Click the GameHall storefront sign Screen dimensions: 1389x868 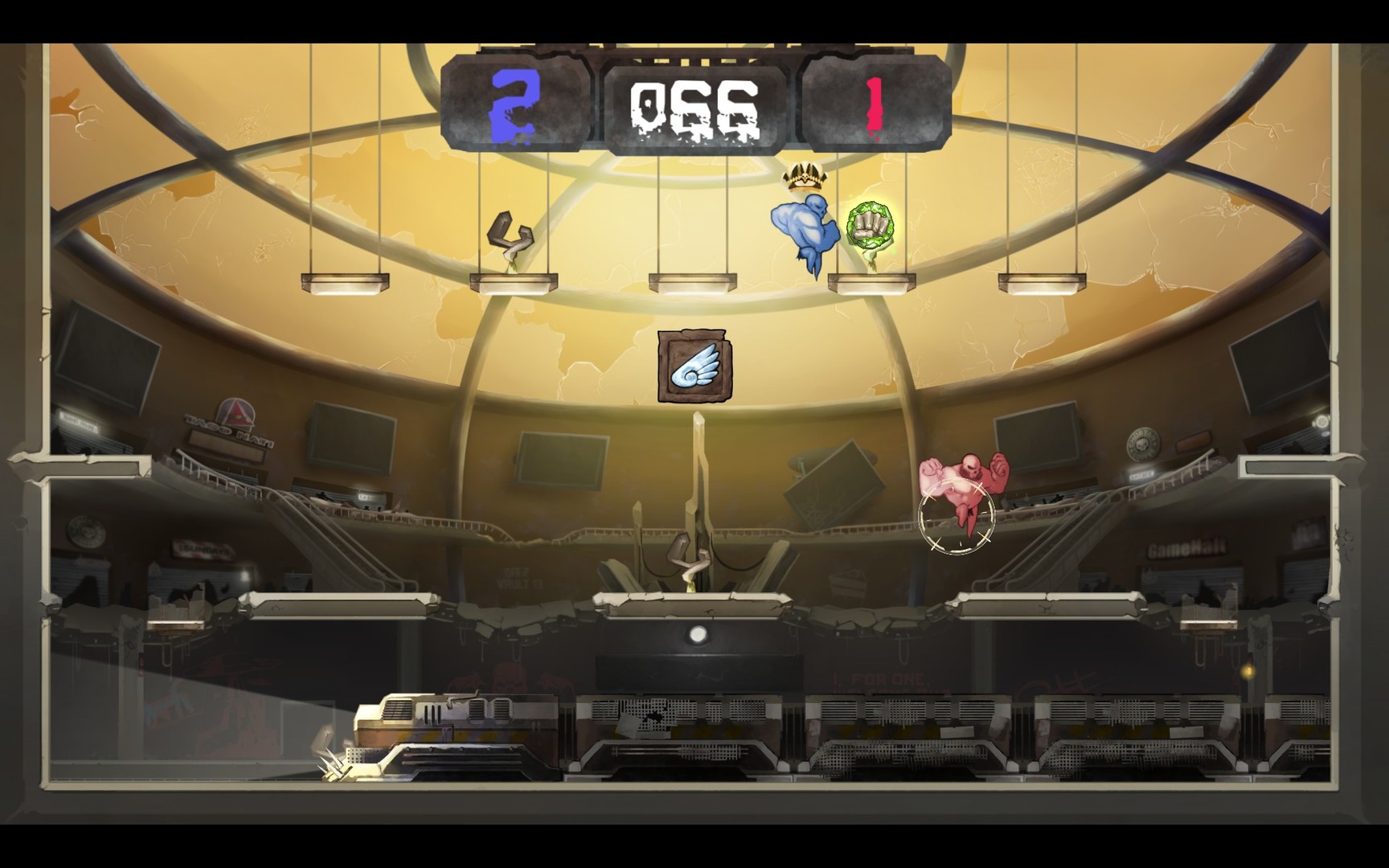point(1186,548)
